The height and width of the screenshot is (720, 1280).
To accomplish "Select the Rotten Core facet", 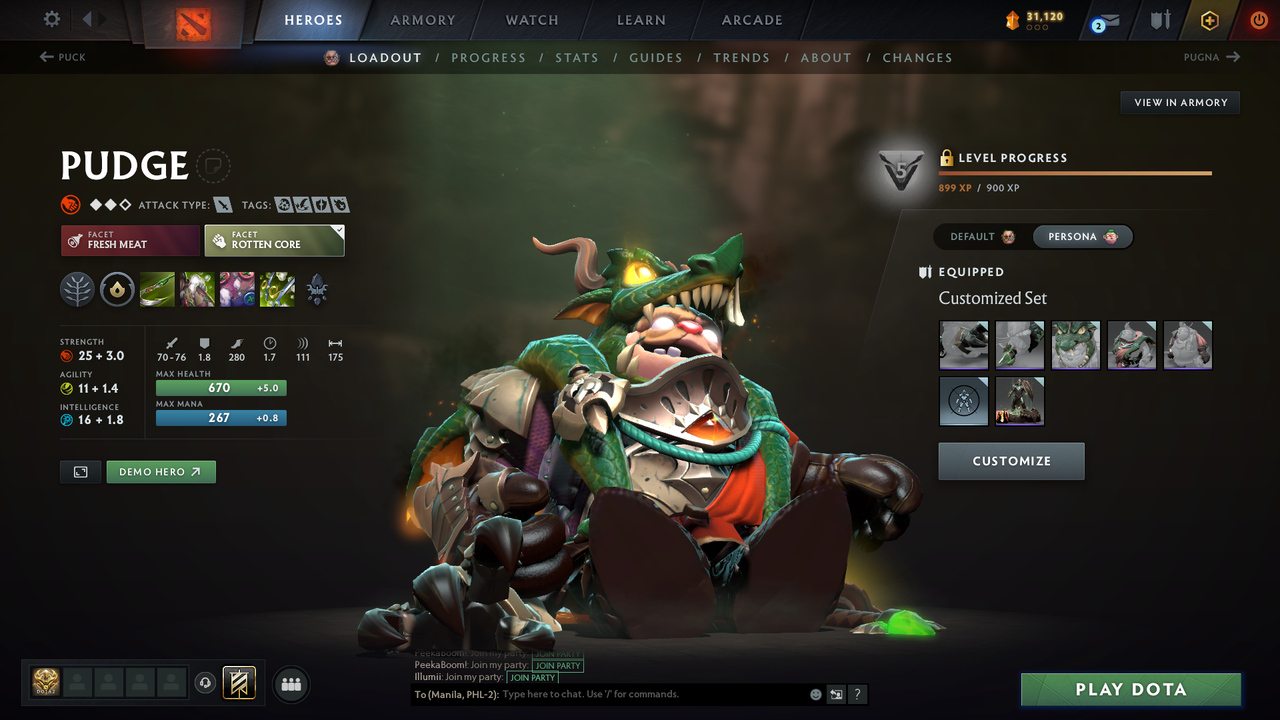I will (x=274, y=240).
